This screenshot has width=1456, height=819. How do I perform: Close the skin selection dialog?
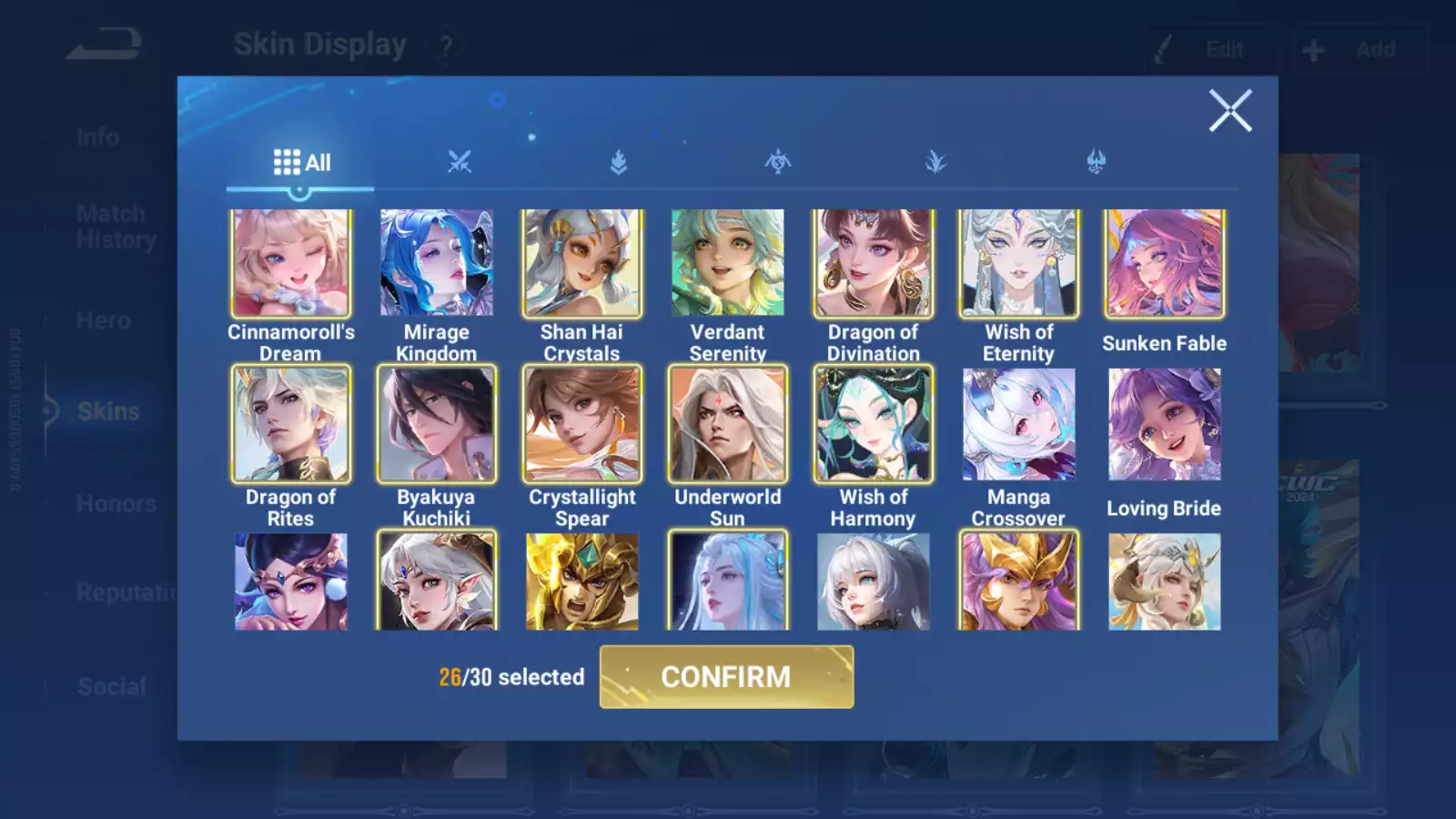1230,111
